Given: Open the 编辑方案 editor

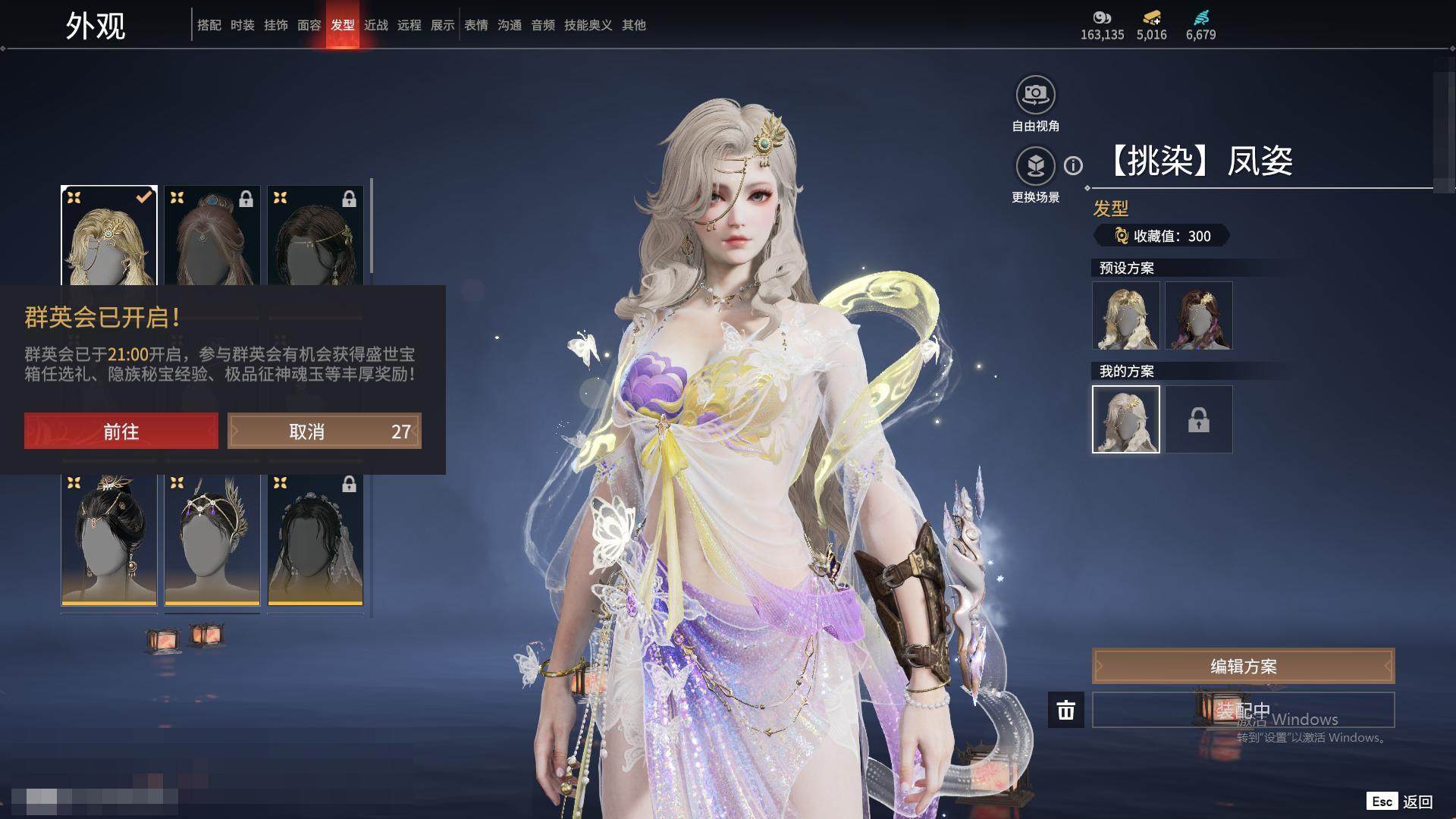Looking at the screenshot, I should 1243,666.
